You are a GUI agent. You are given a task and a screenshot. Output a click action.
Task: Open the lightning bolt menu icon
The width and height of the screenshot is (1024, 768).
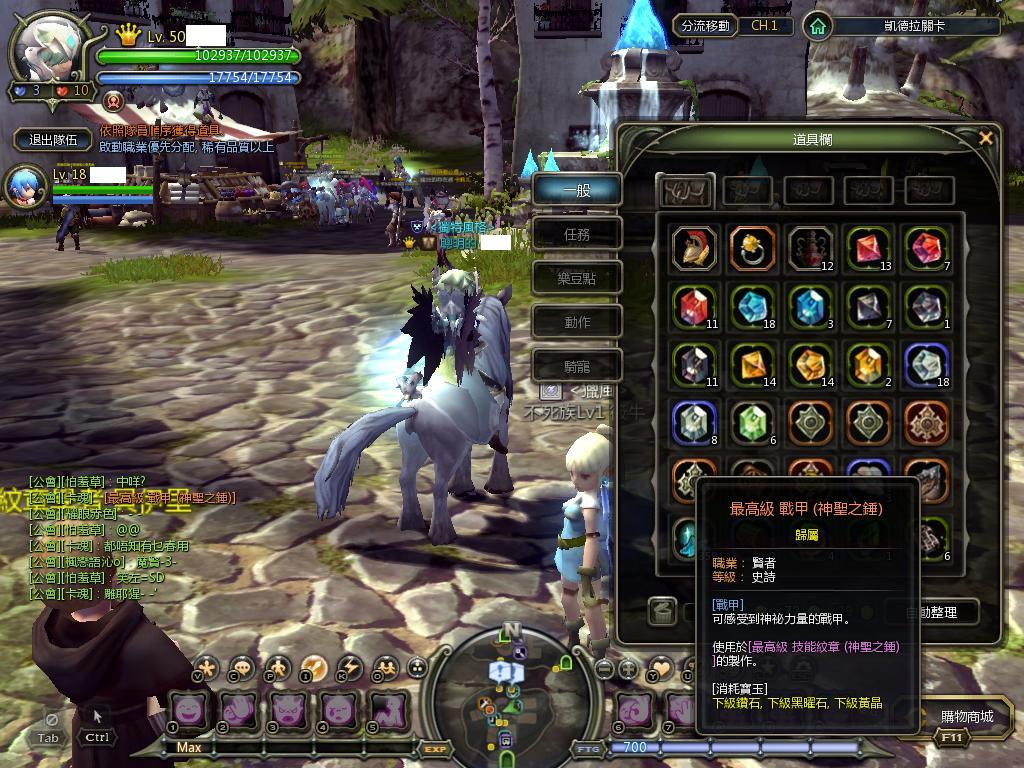point(350,668)
